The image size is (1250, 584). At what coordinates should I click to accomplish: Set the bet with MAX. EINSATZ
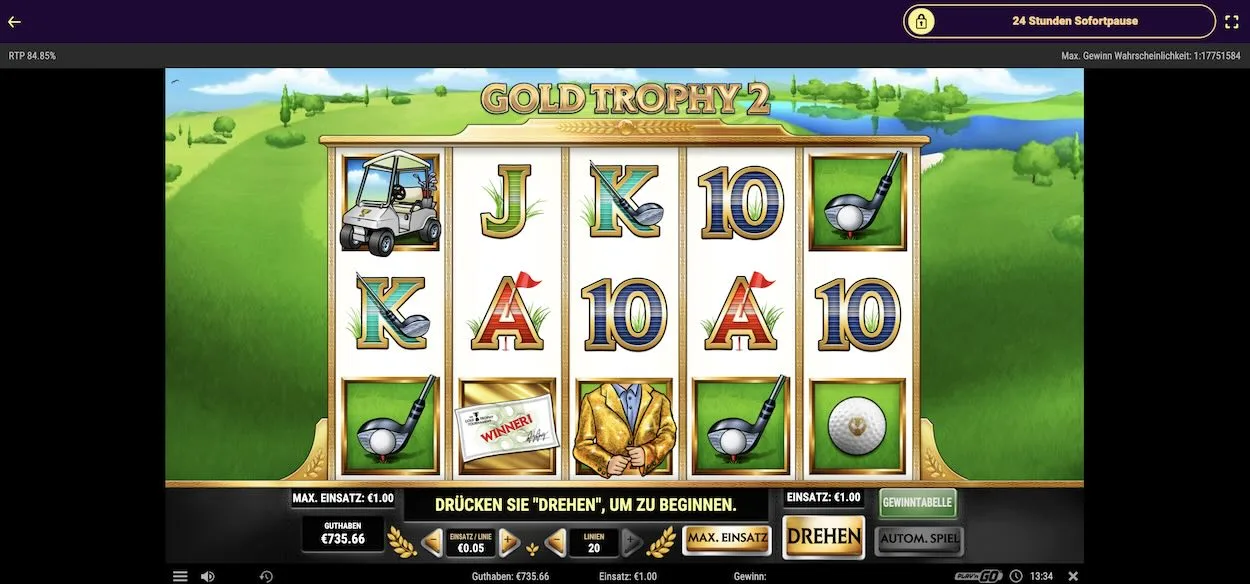(727, 540)
